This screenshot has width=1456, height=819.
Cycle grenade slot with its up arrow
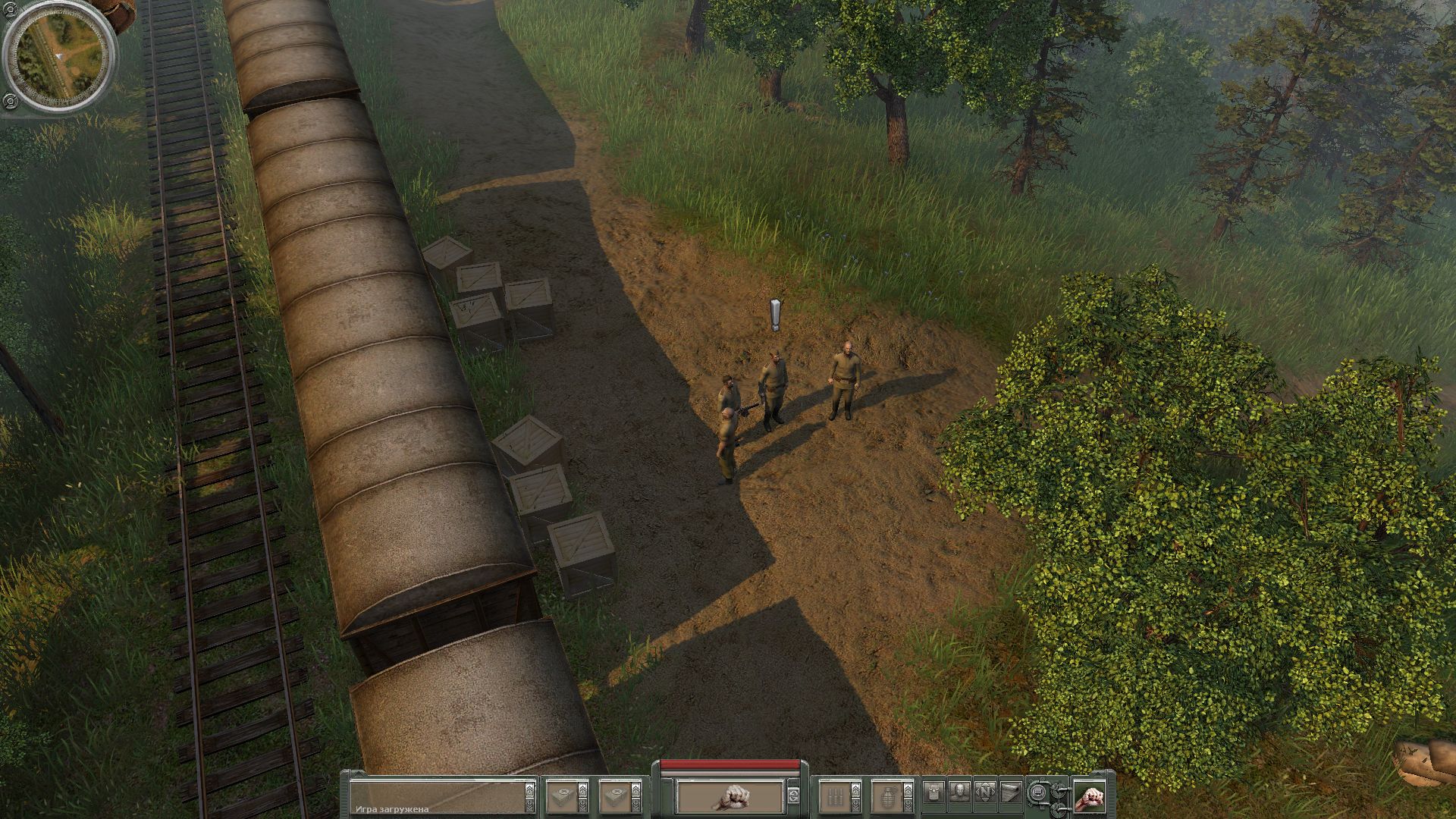(908, 788)
